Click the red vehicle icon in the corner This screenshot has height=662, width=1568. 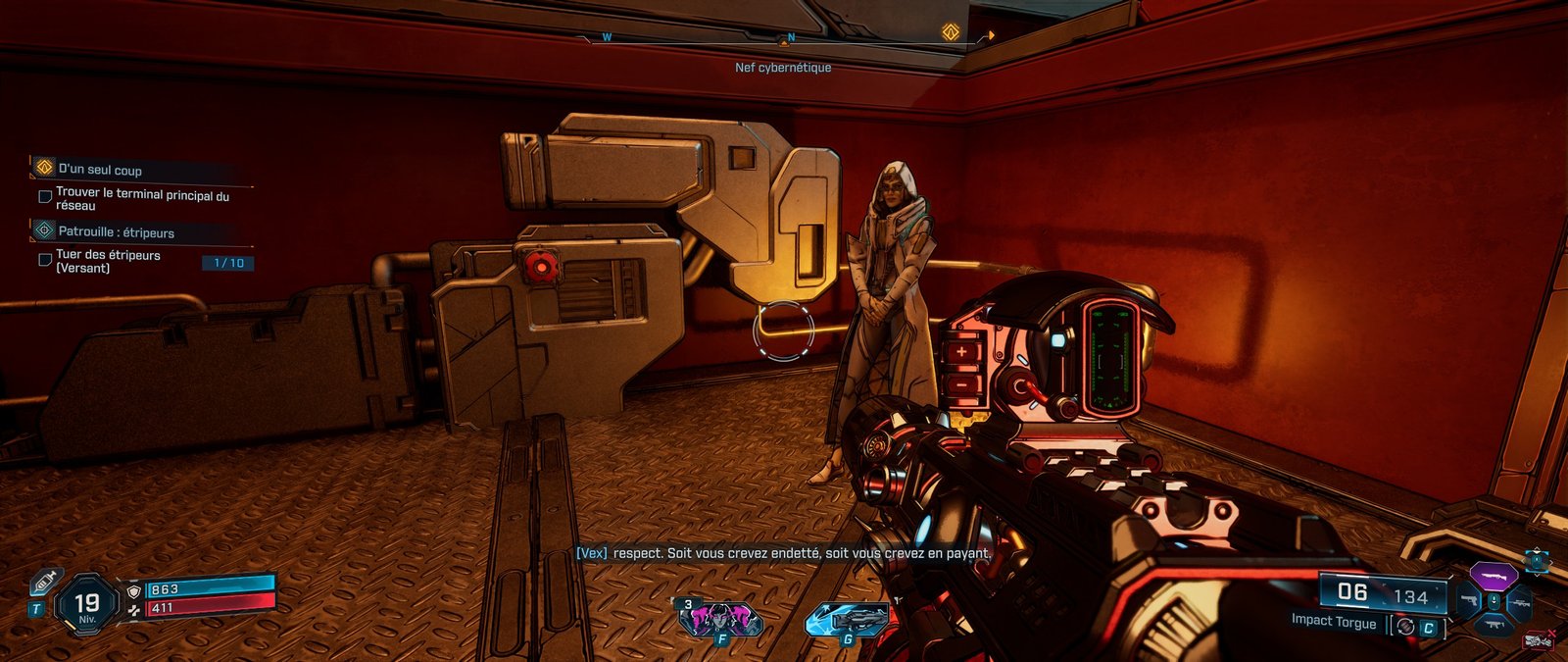coord(1540,641)
